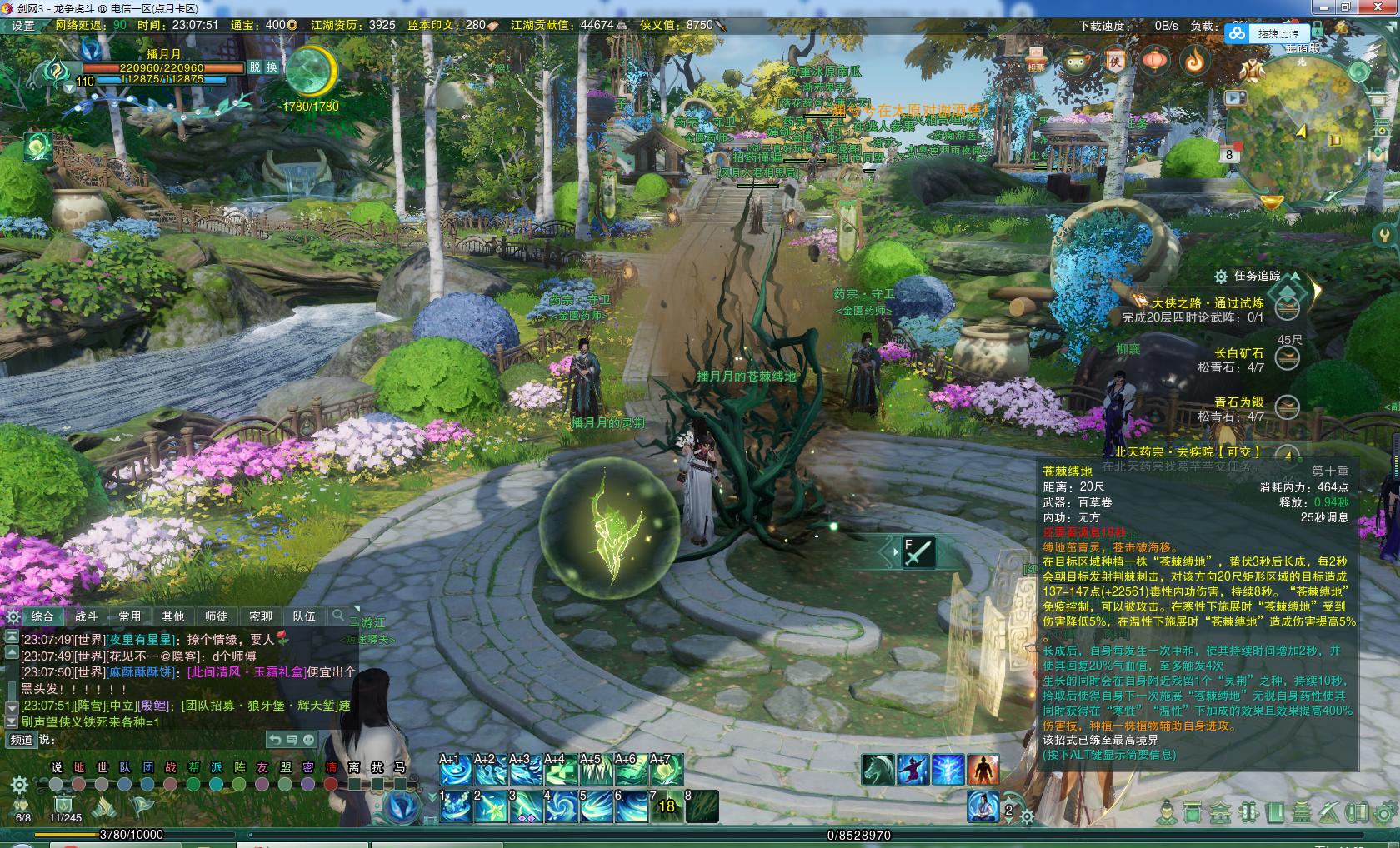Activate the A+4 hotbar skill
Screen dimensions: 1400x848
coord(560,770)
